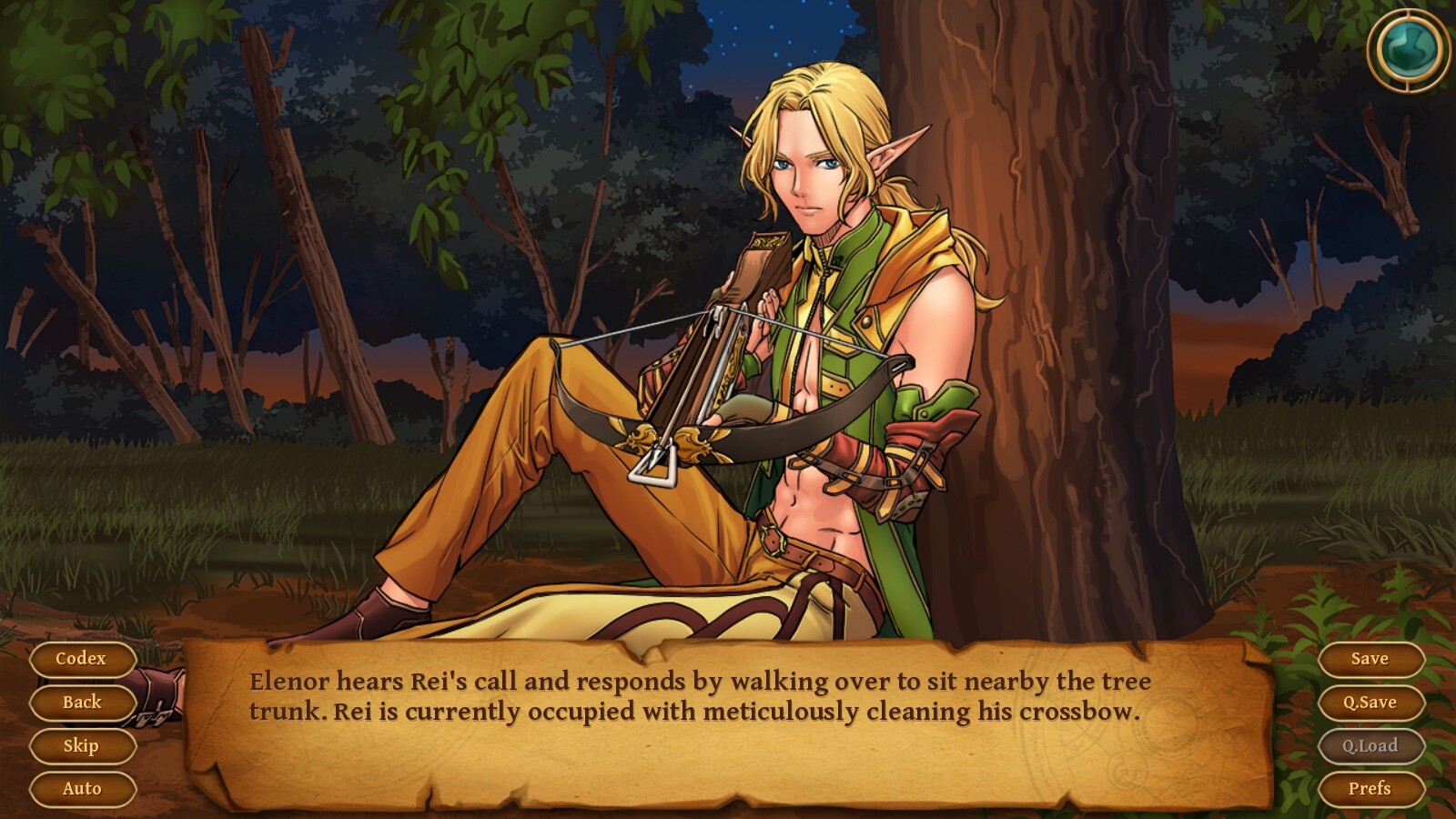Open the quick menu Codex entry

point(82,658)
